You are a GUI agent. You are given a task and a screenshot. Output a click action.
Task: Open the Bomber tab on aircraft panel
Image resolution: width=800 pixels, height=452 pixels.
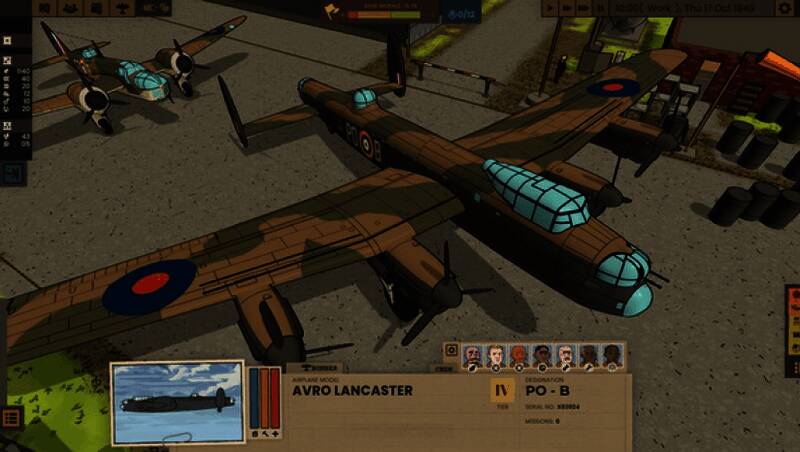[320, 368]
